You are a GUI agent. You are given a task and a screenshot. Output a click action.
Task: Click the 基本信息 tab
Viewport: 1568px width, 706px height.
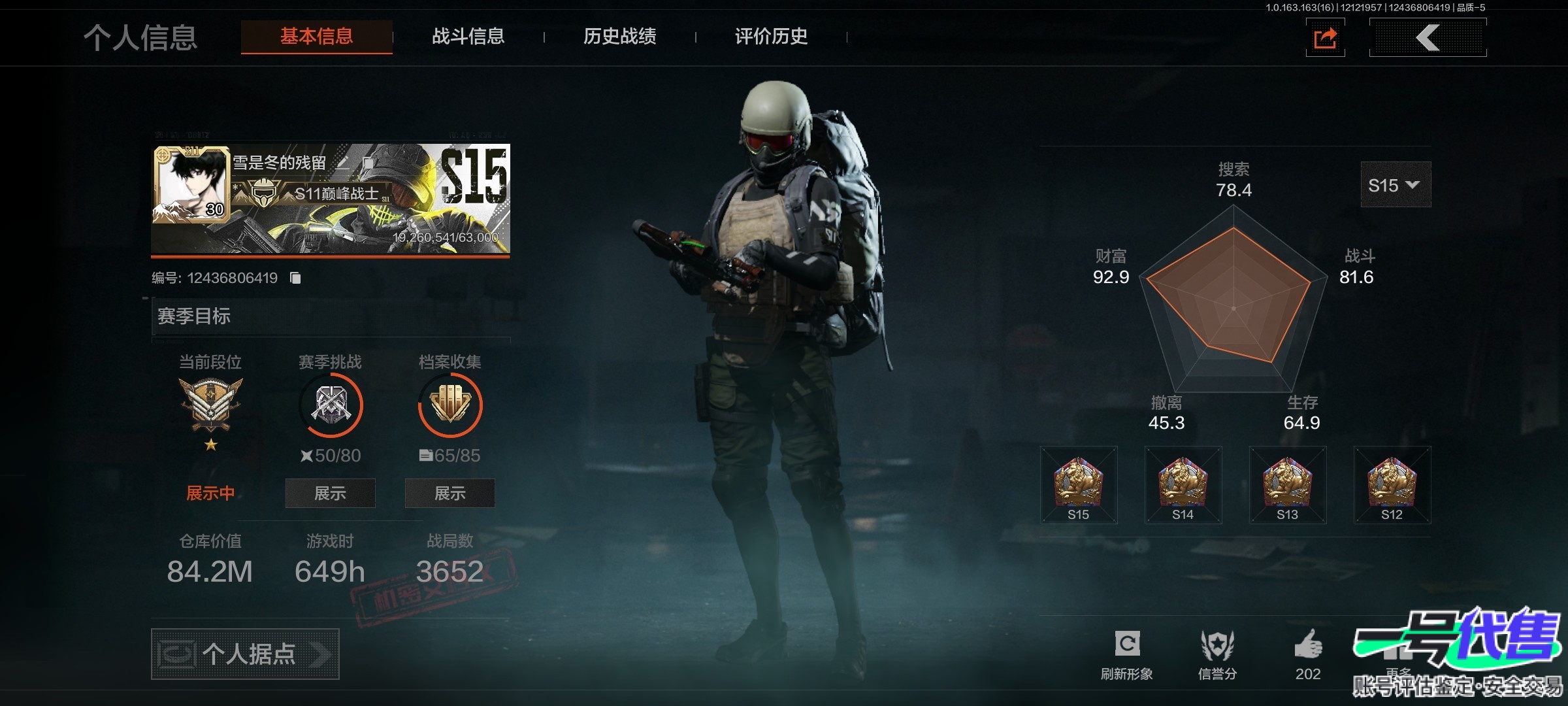tap(317, 37)
